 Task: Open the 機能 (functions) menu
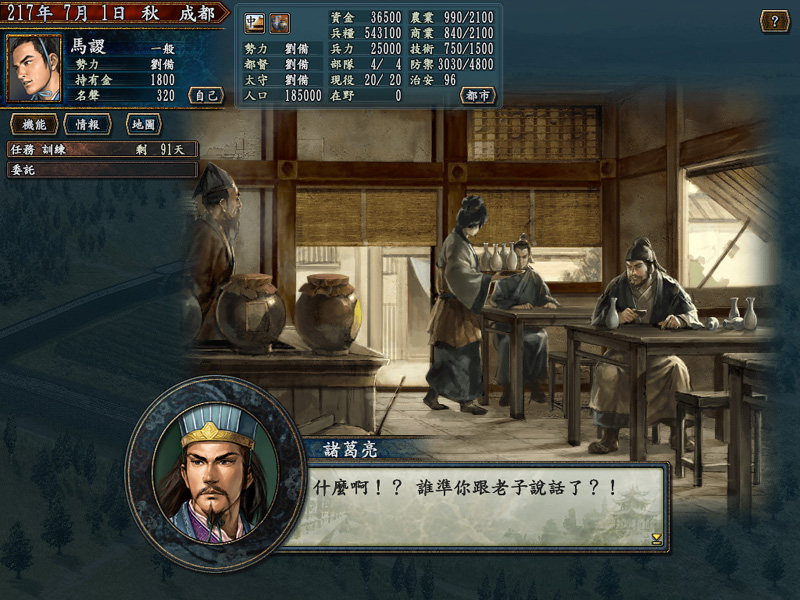pos(32,124)
